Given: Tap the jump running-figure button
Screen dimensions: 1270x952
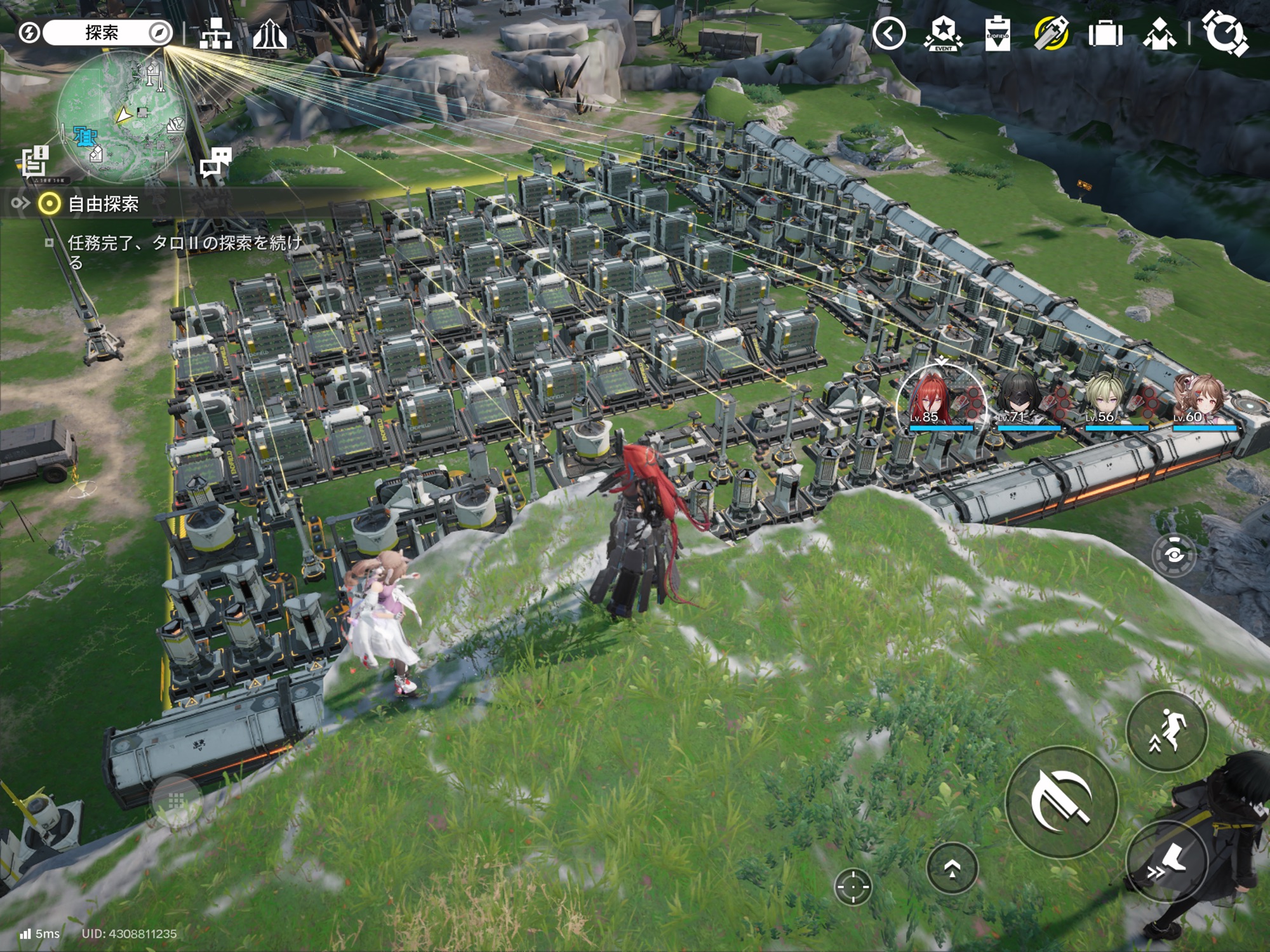Looking at the screenshot, I should click(x=1166, y=730).
